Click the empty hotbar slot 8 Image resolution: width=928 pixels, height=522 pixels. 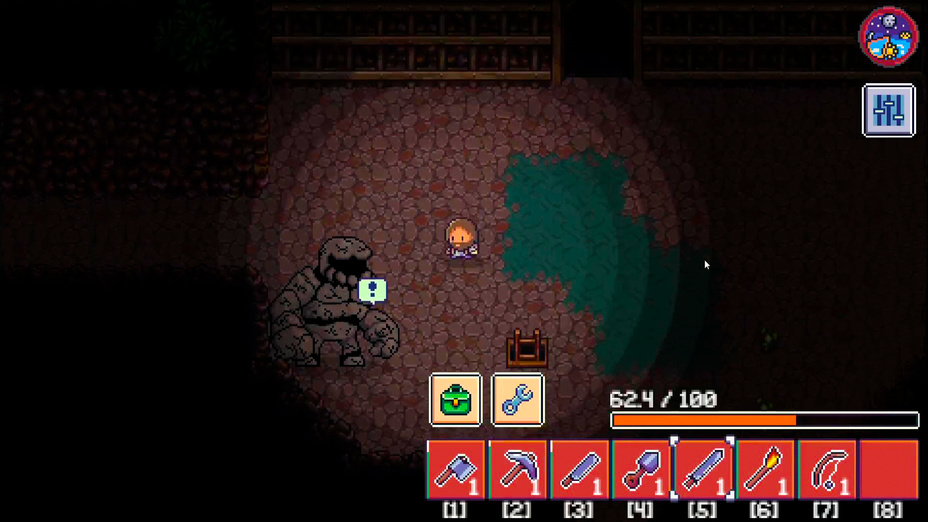click(888, 469)
